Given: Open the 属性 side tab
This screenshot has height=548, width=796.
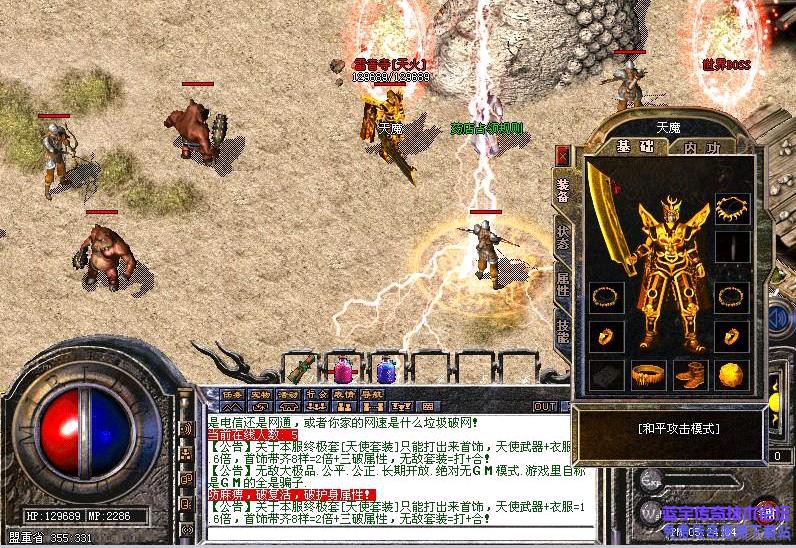Looking at the screenshot, I should click(562, 285).
